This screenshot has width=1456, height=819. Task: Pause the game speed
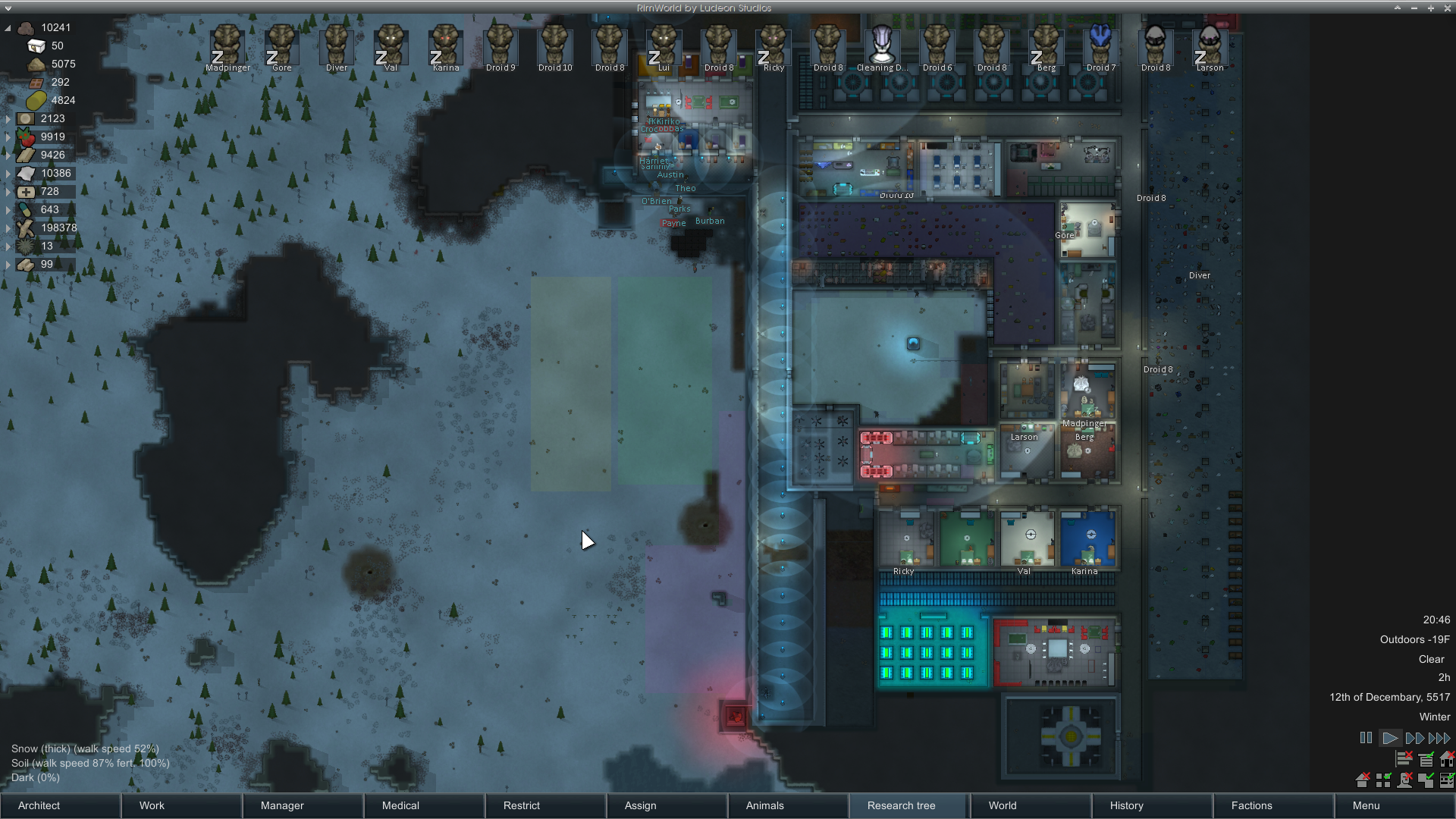pos(1366,738)
